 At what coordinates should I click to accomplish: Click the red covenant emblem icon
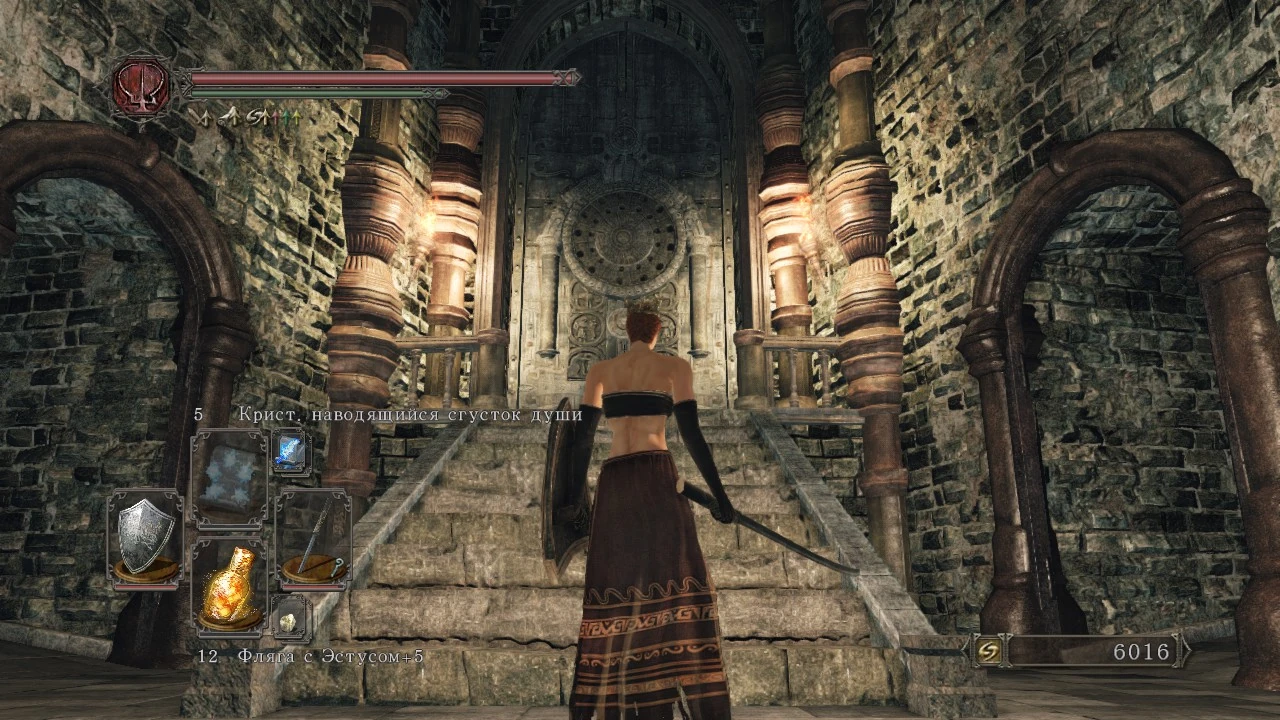[142, 87]
